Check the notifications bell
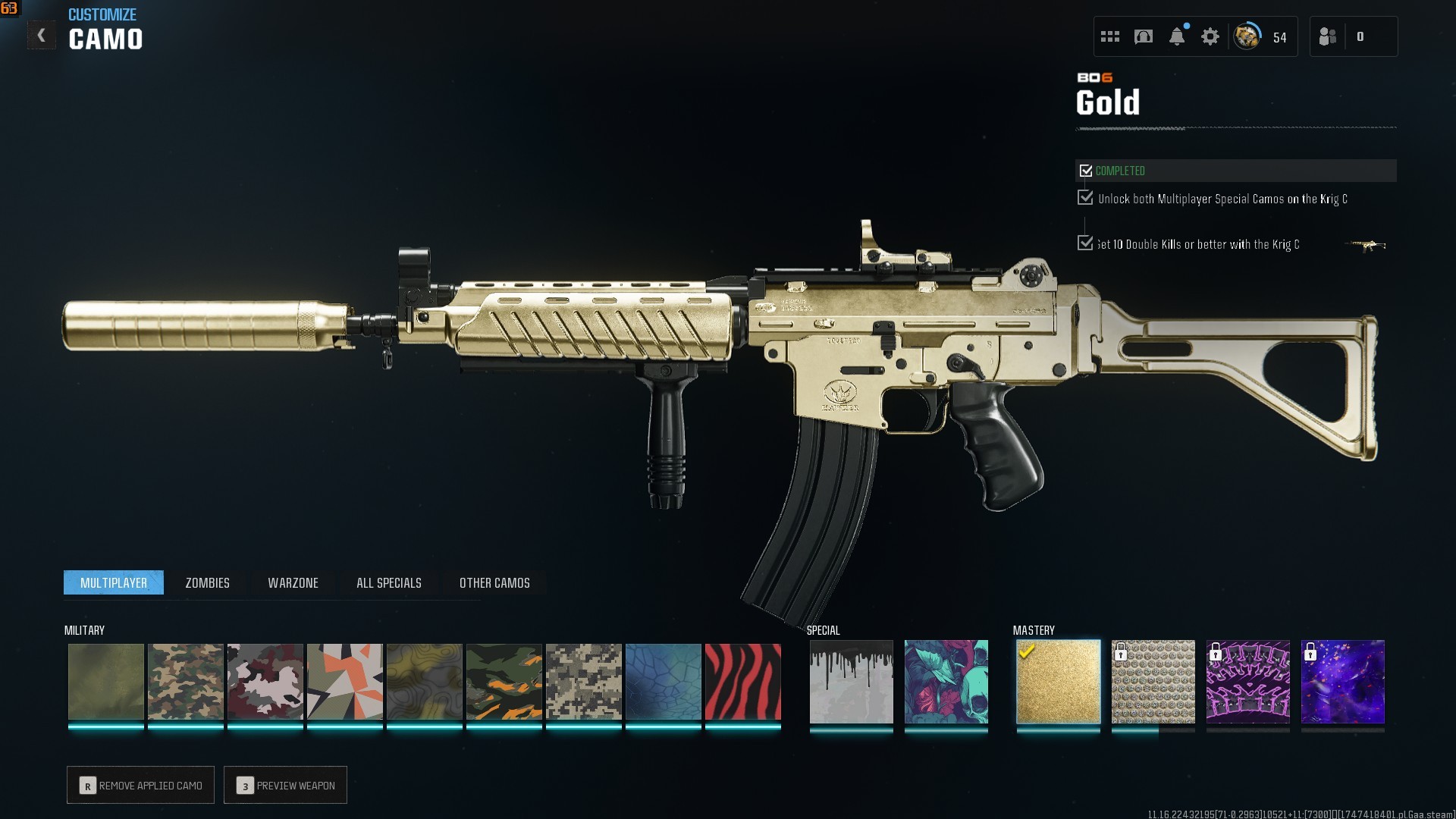This screenshot has height=819, width=1456. [1177, 36]
